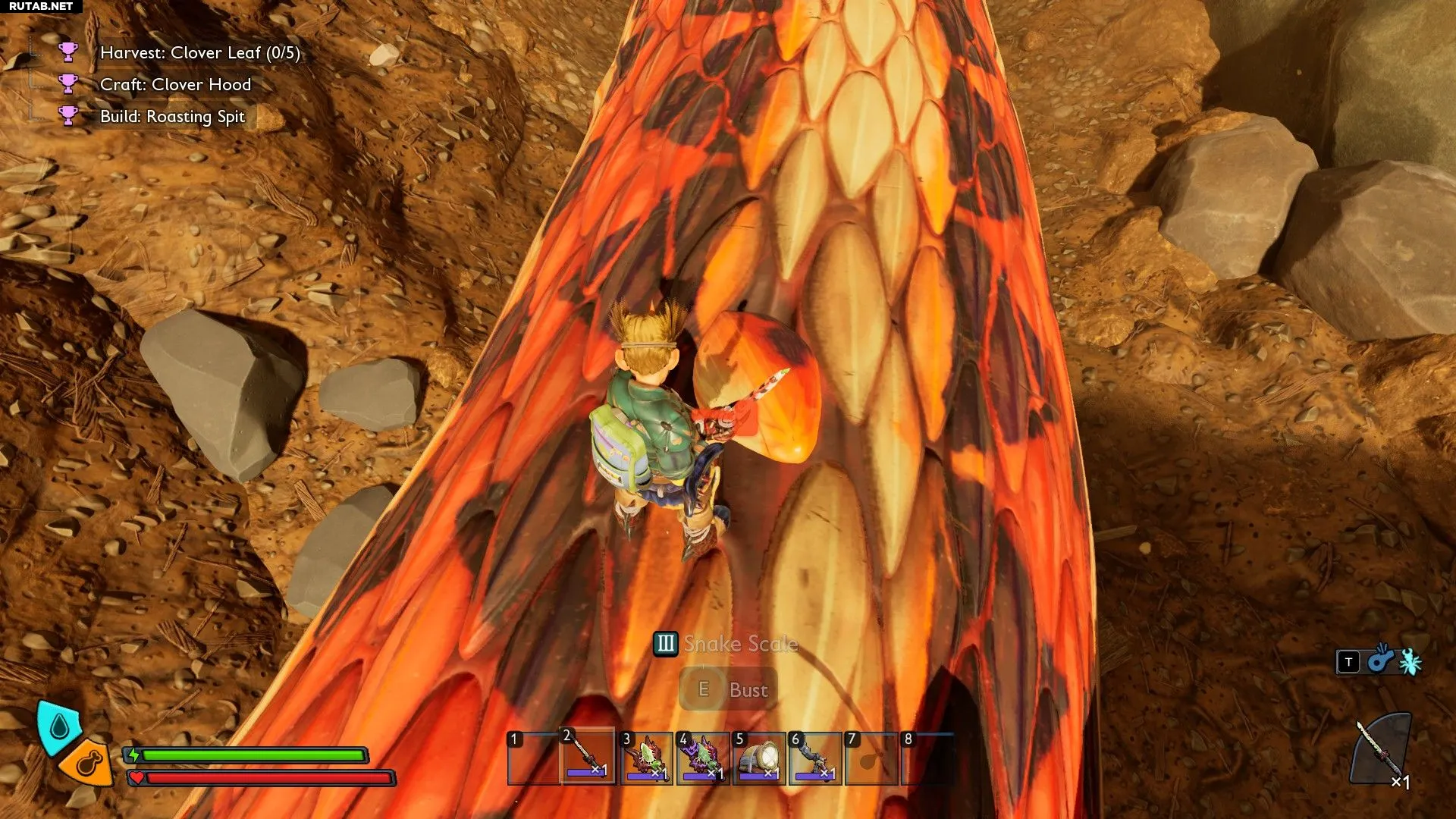Equip the red spiky weapon in slot 3
This screenshot has width=1456, height=819.
point(645,758)
